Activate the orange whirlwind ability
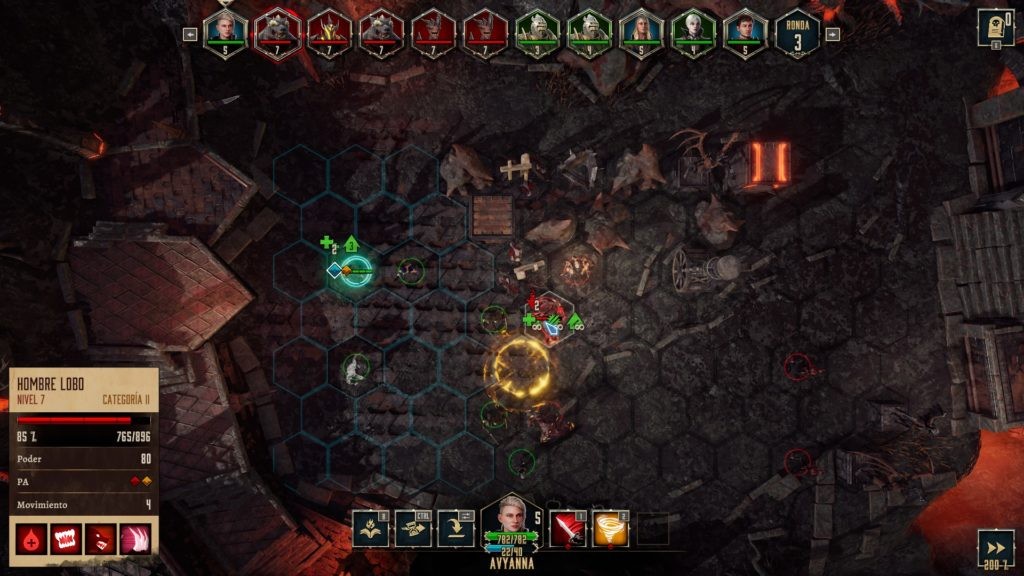Screen dimensions: 1024x576 pos(611,528)
